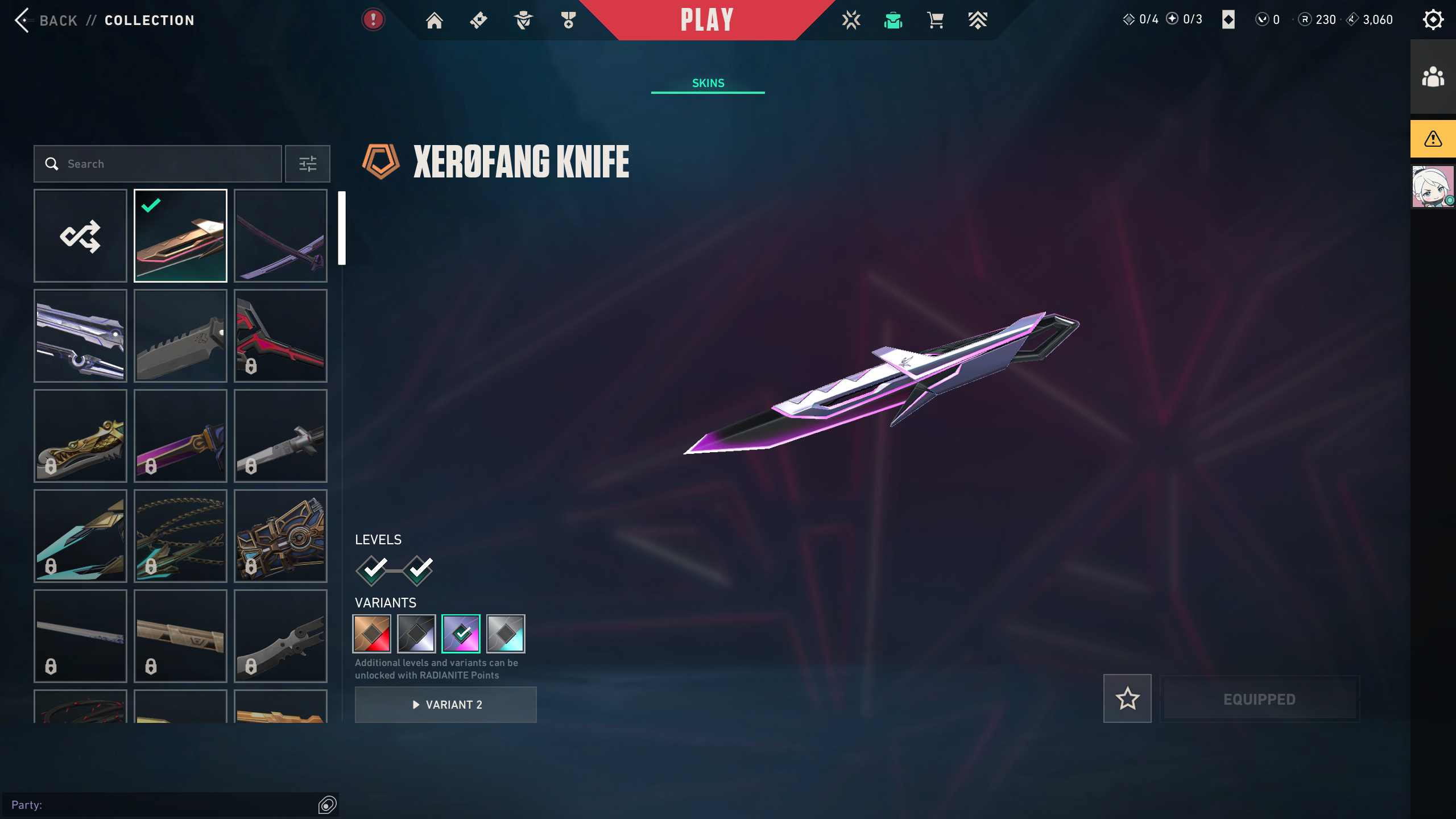Image resolution: width=1456 pixels, height=819 pixels.
Task: Pick the default gray tactical knife thumbnail
Action: point(180,336)
